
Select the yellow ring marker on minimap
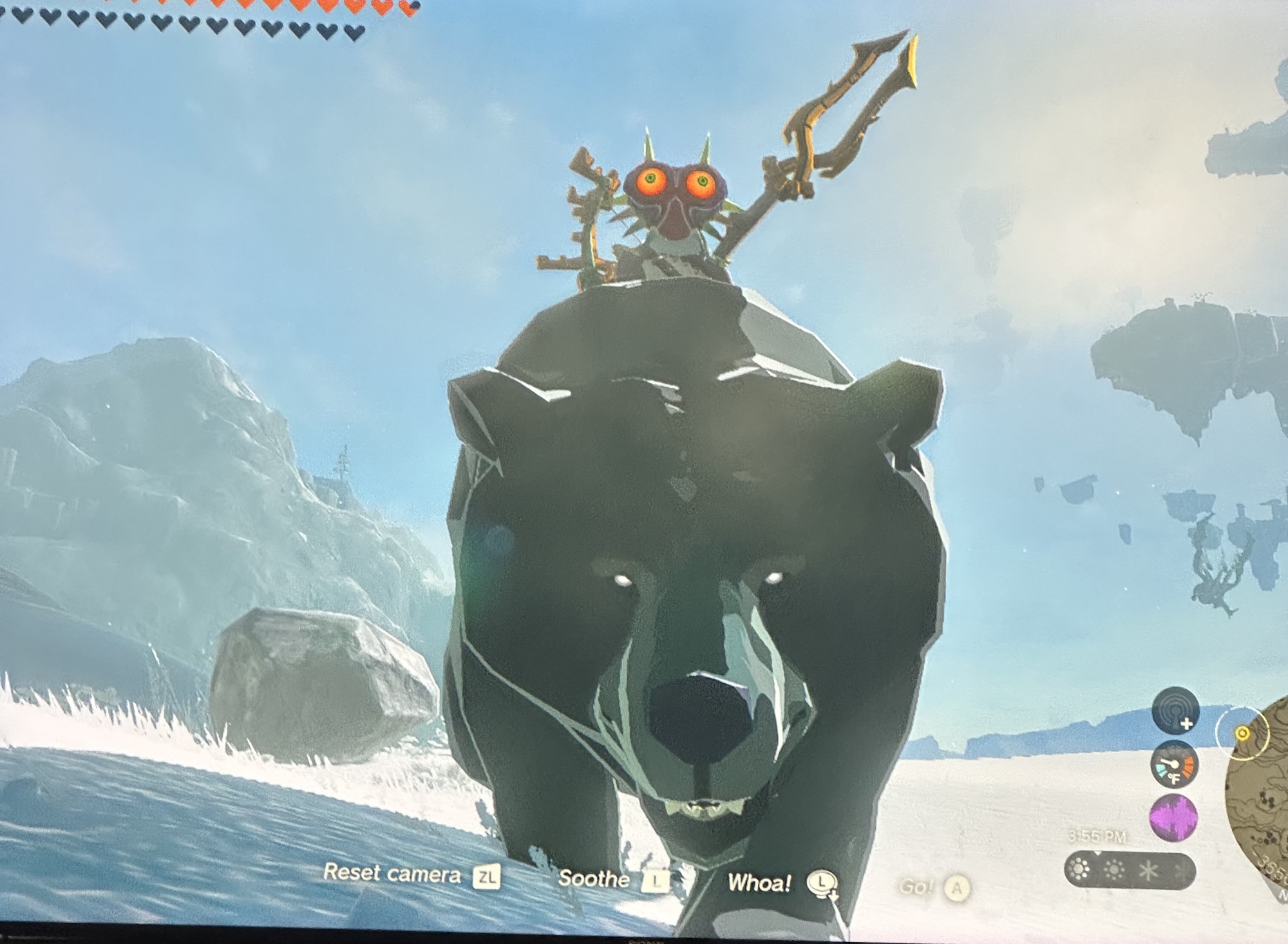click(x=1242, y=733)
